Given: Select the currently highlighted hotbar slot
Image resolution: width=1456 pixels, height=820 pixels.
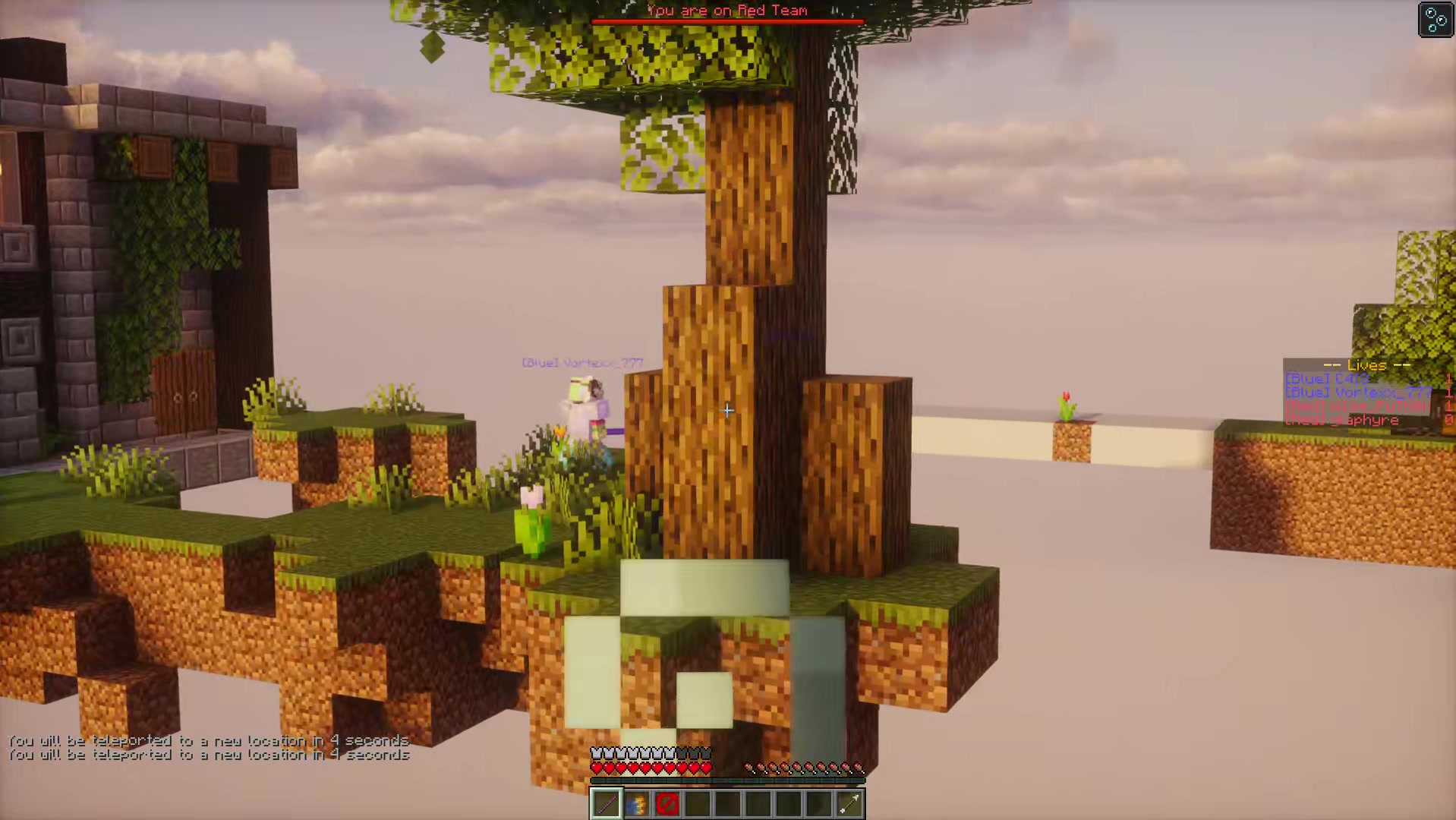Looking at the screenshot, I should click(x=606, y=803).
